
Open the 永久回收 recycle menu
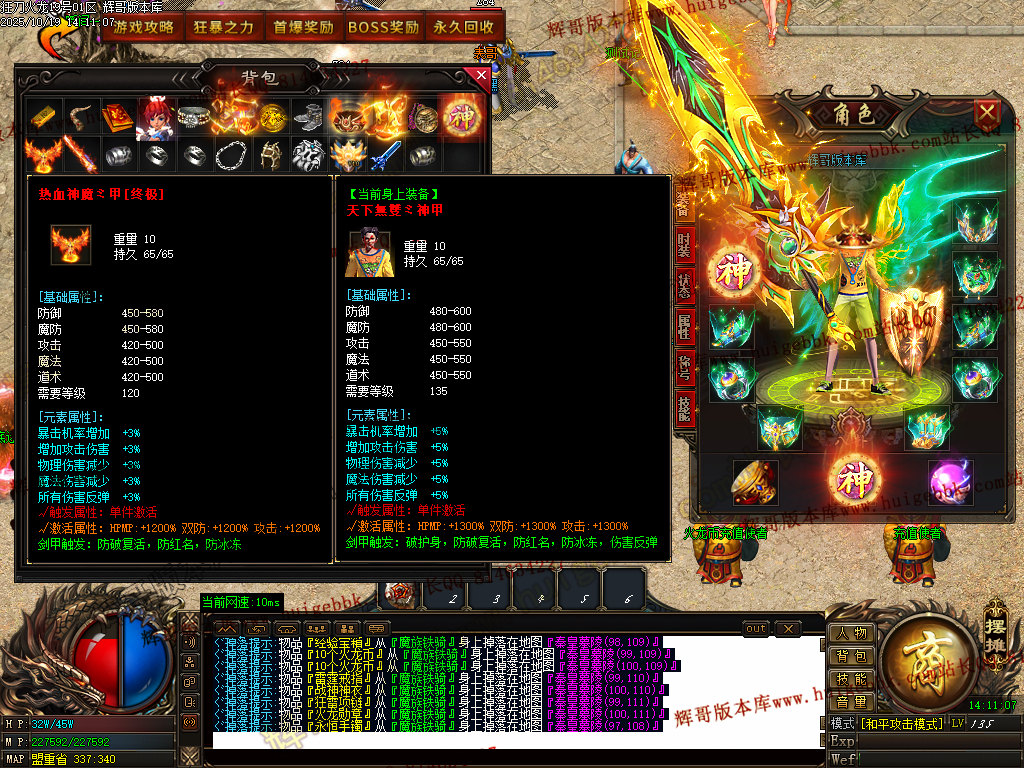(x=464, y=28)
